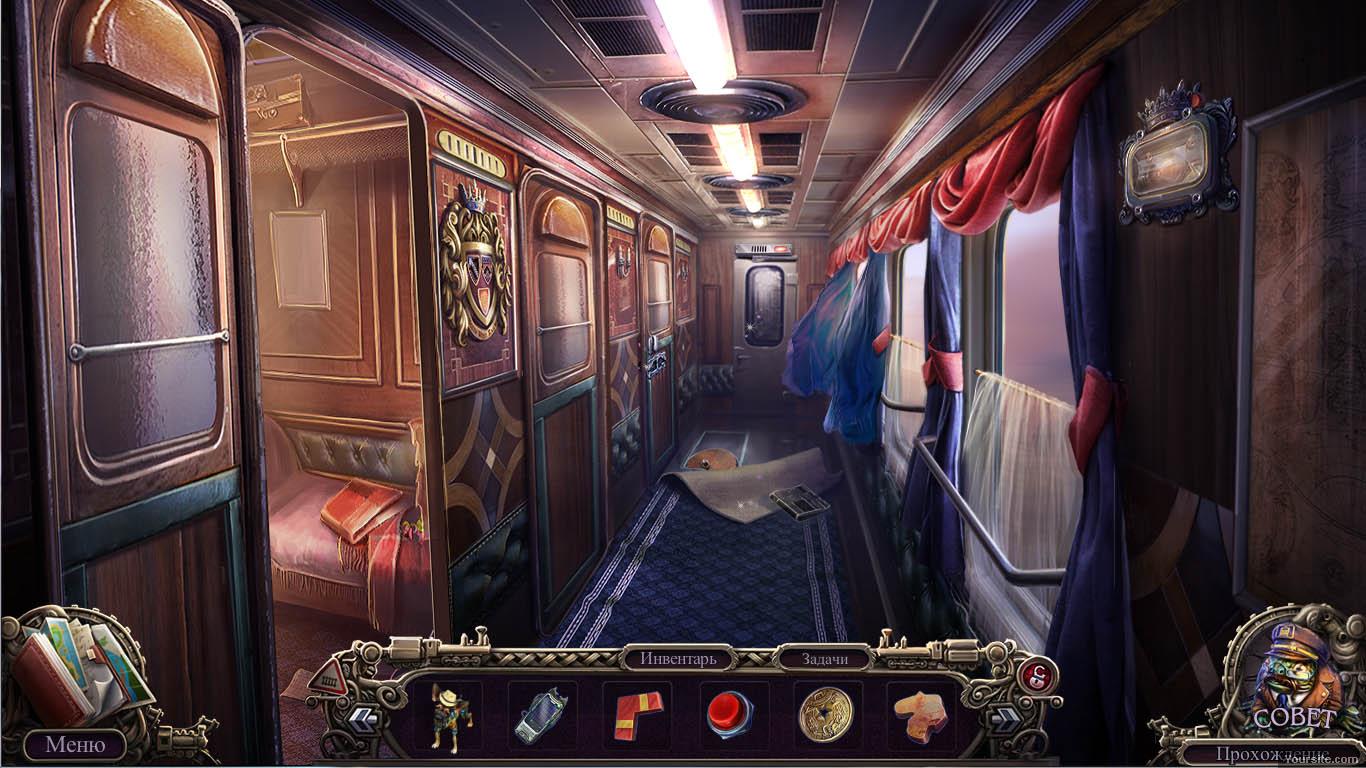Select the orange puzzle piece item
This screenshot has height=768, width=1366.
pos(920,714)
